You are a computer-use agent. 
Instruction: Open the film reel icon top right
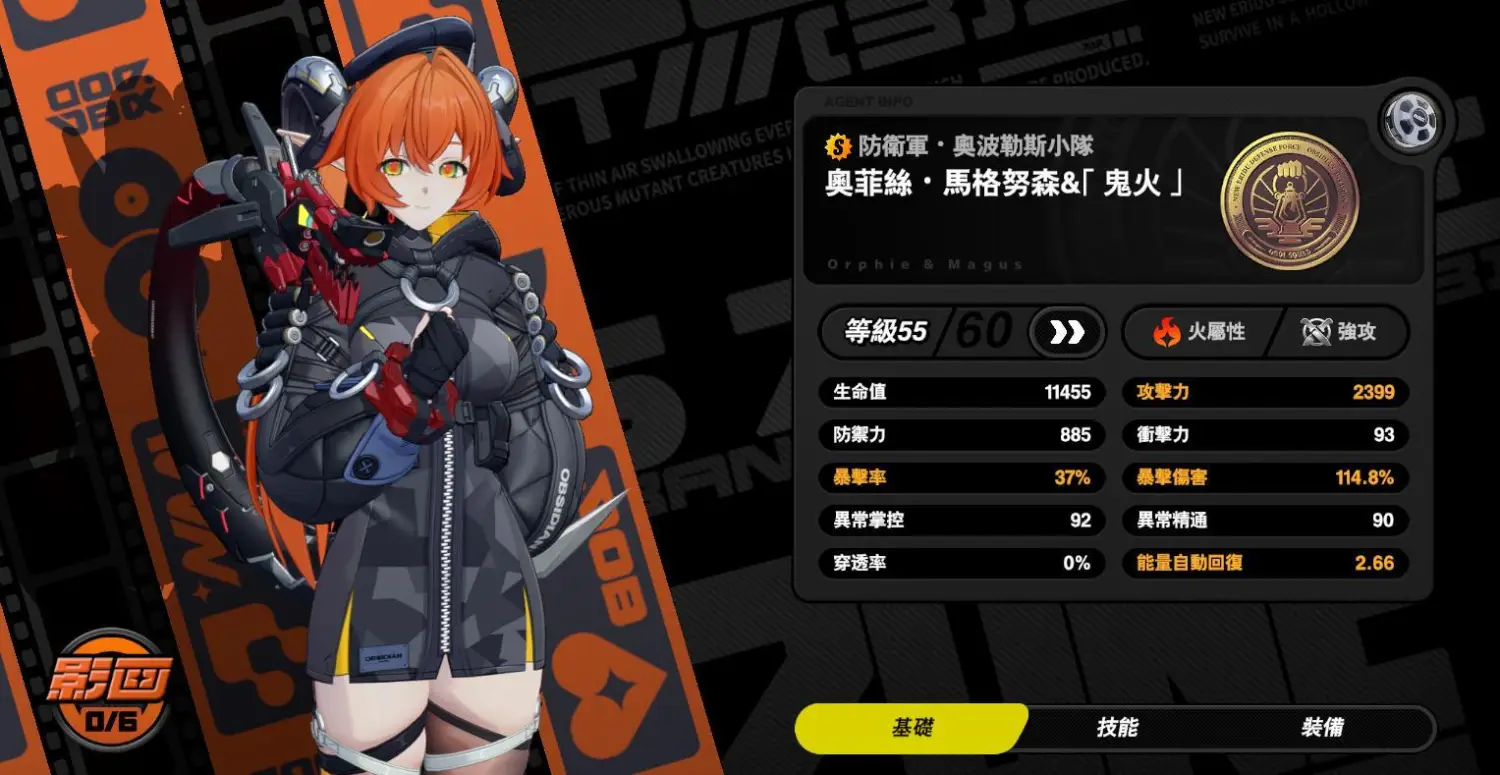[1410, 120]
